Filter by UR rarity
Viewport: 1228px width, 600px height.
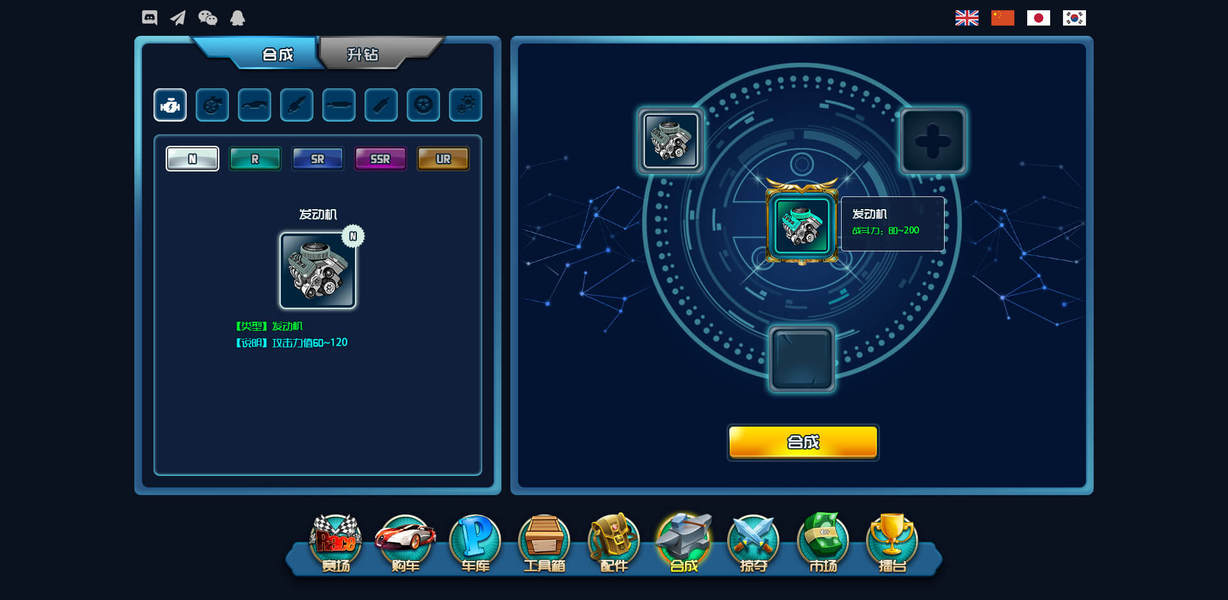tap(443, 159)
